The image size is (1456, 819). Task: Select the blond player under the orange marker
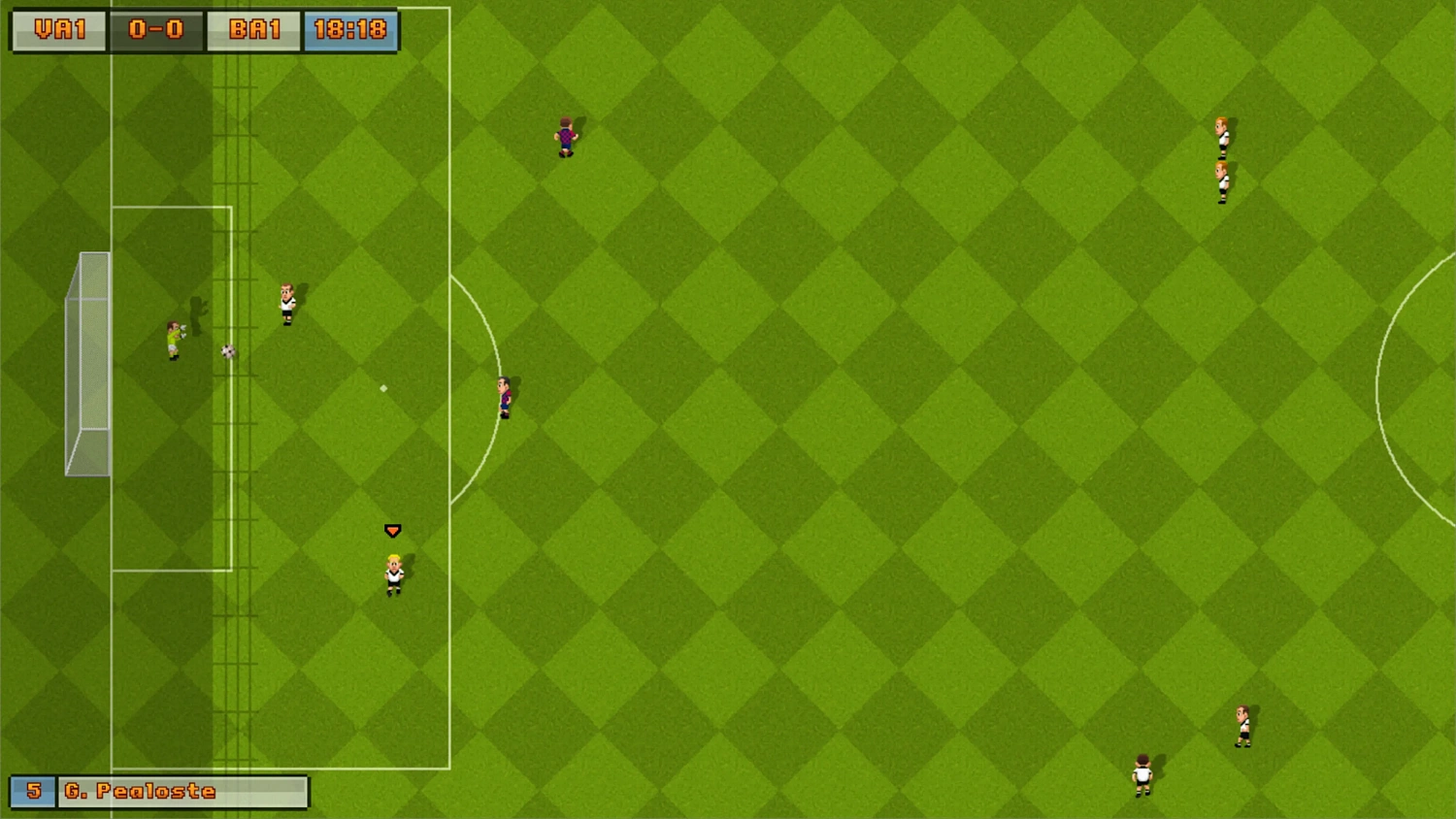tap(390, 571)
